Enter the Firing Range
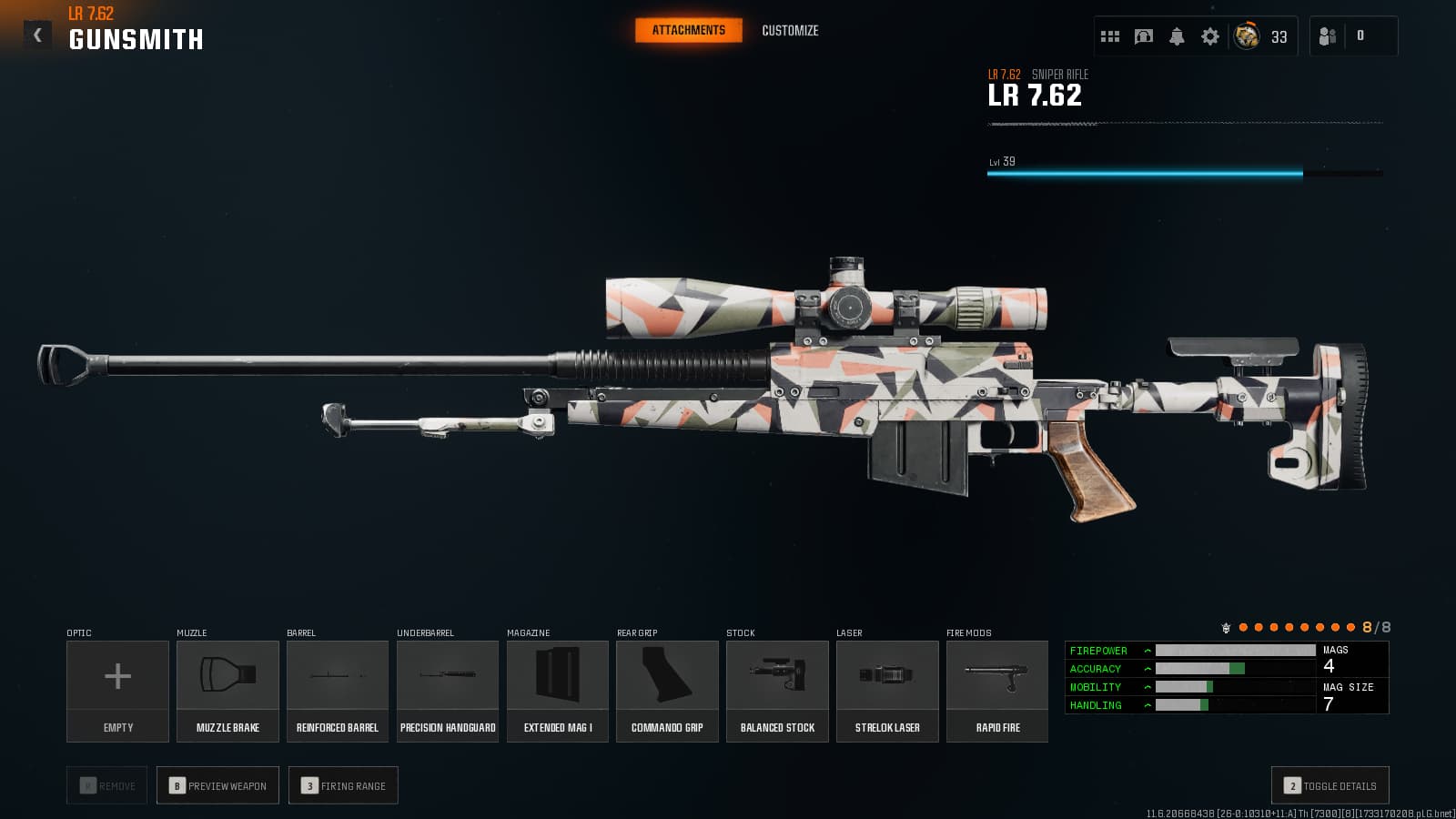The width and height of the screenshot is (1456, 819). click(x=343, y=785)
